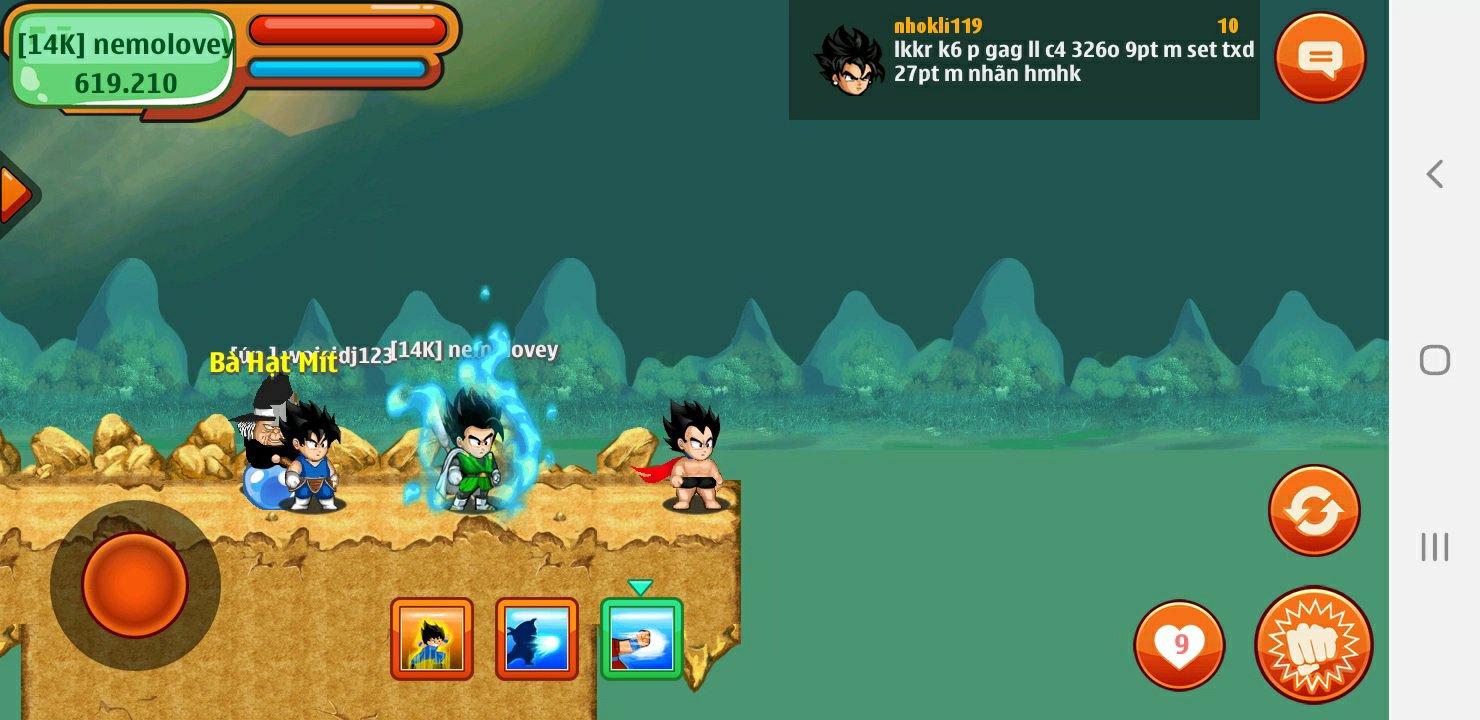Image resolution: width=1480 pixels, height=720 pixels.
Task: Tap the Android home navigation button
Action: coord(1435,360)
